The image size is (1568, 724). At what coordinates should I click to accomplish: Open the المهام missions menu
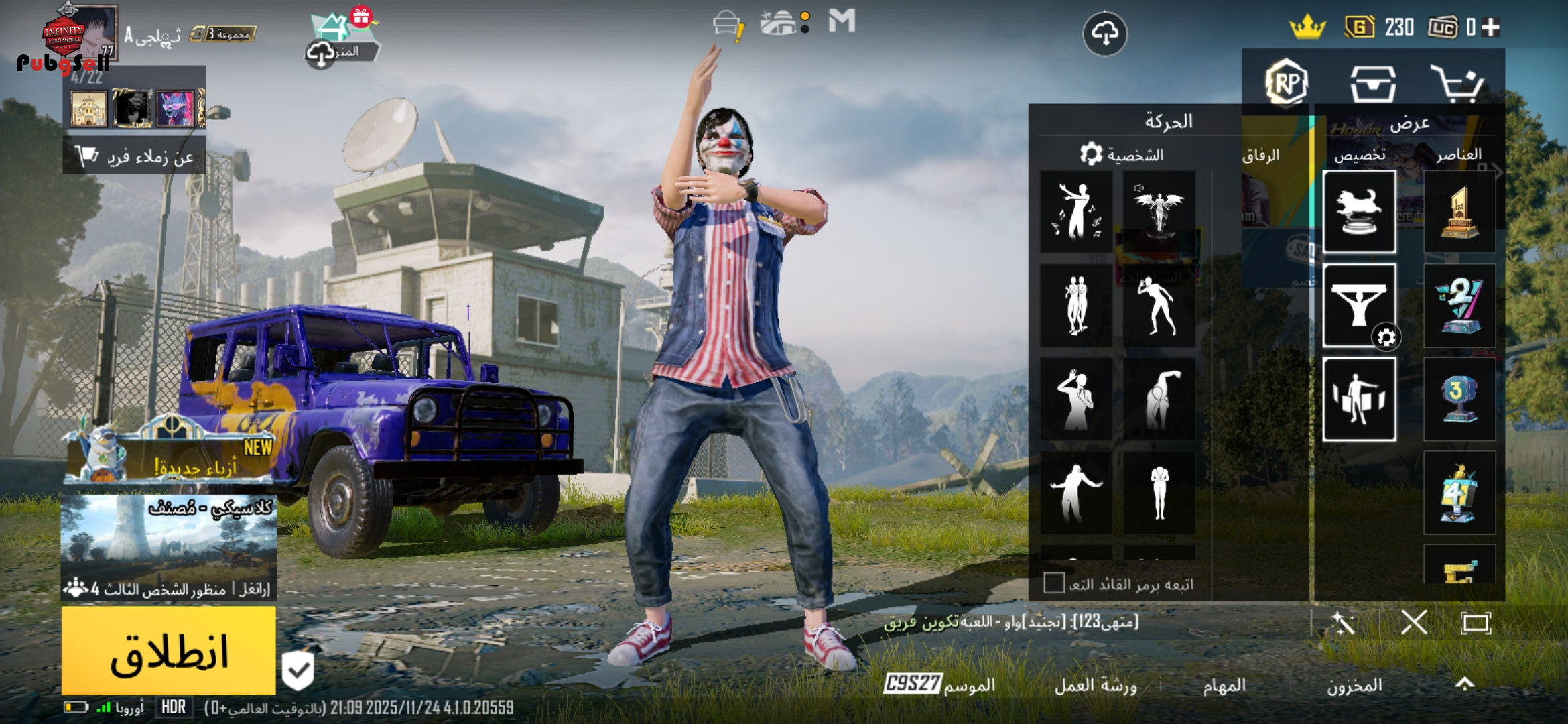[1224, 685]
